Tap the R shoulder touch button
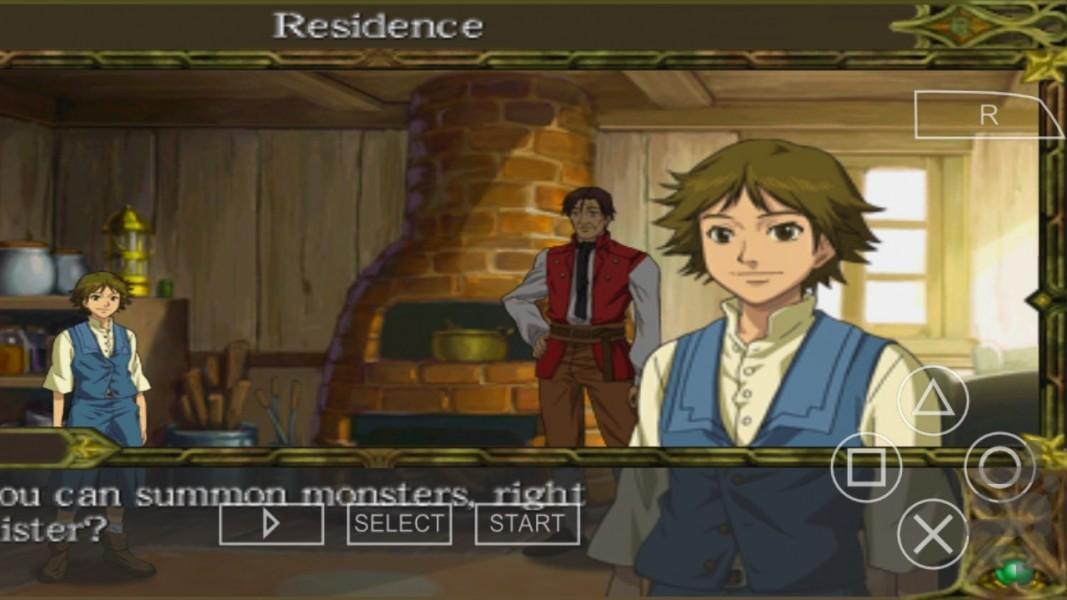This screenshot has height=600, width=1067. tap(987, 115)
